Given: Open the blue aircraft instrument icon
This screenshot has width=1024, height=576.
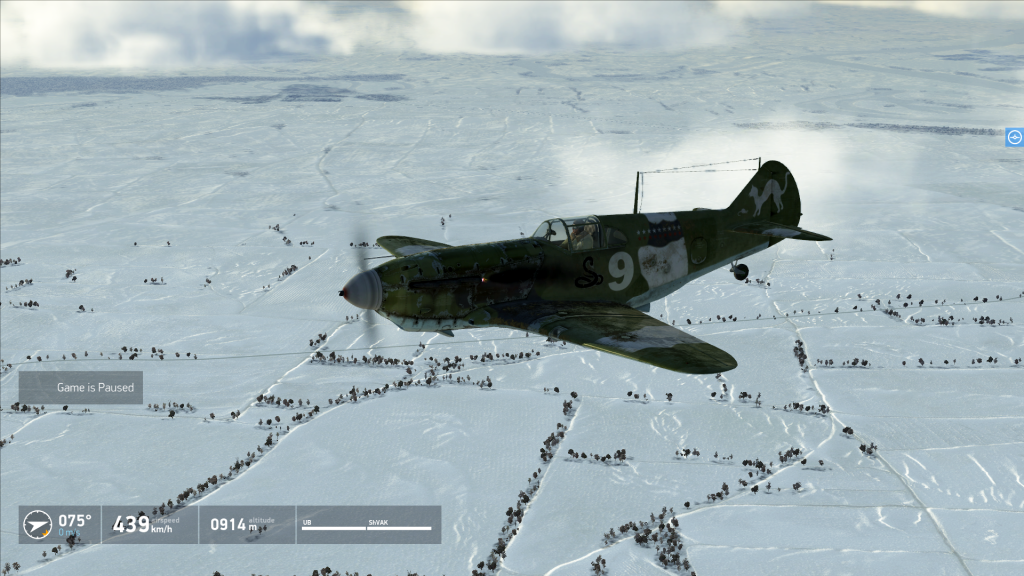Looking at the screenshot, I should click(1014, 138).
